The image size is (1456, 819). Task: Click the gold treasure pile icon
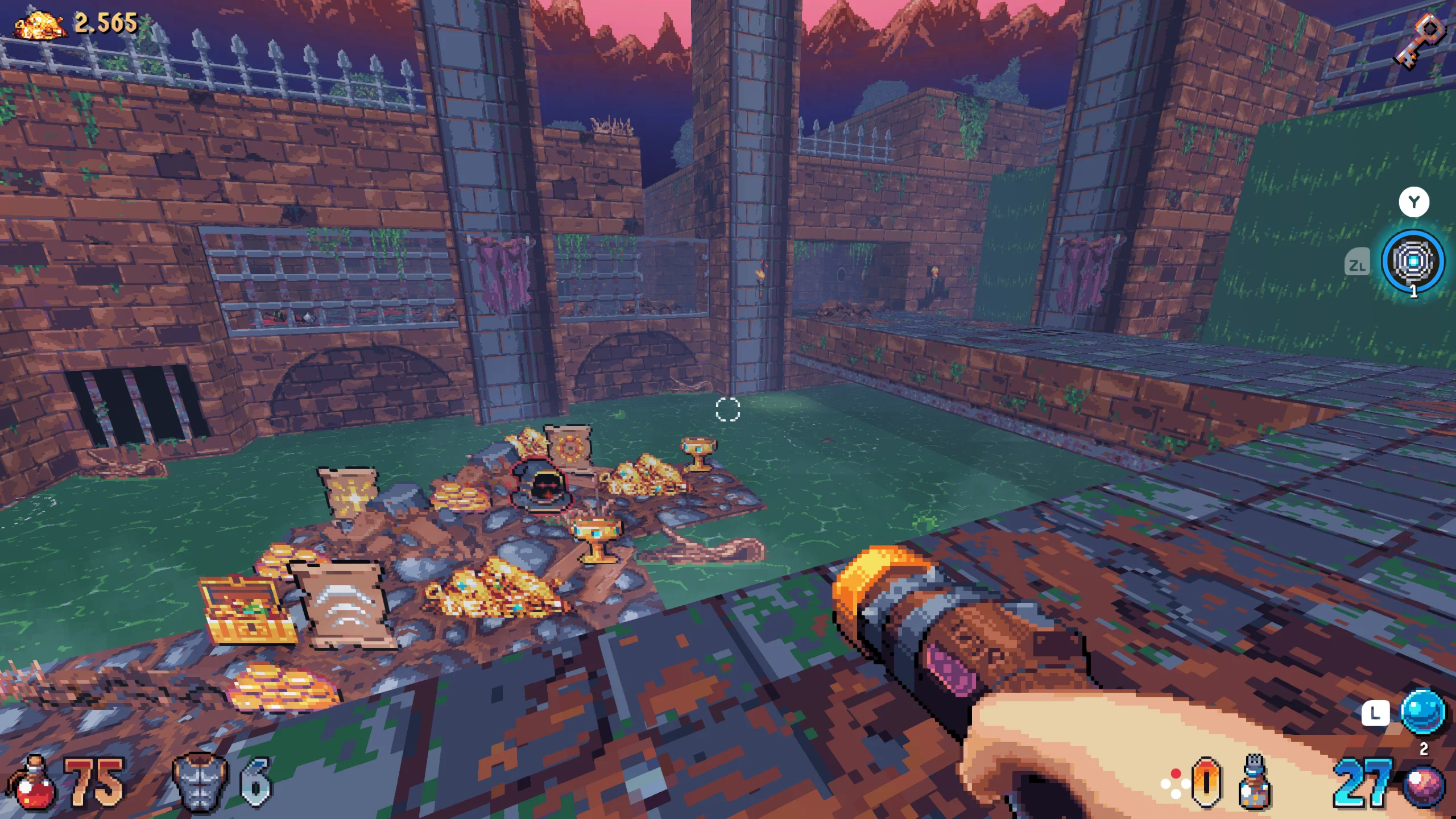pos(40,26)
